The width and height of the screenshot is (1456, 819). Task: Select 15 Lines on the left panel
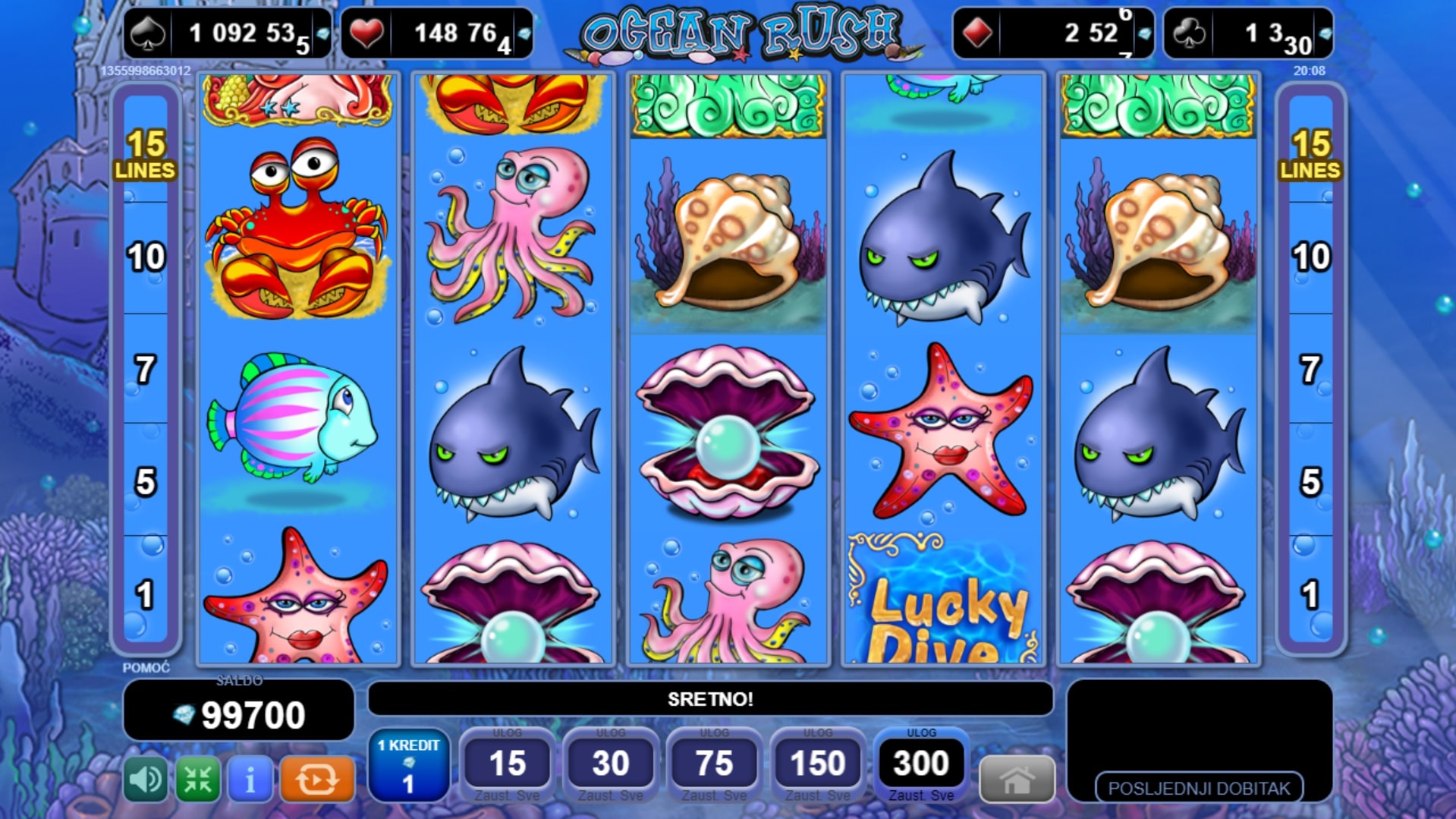click(145, 154)
